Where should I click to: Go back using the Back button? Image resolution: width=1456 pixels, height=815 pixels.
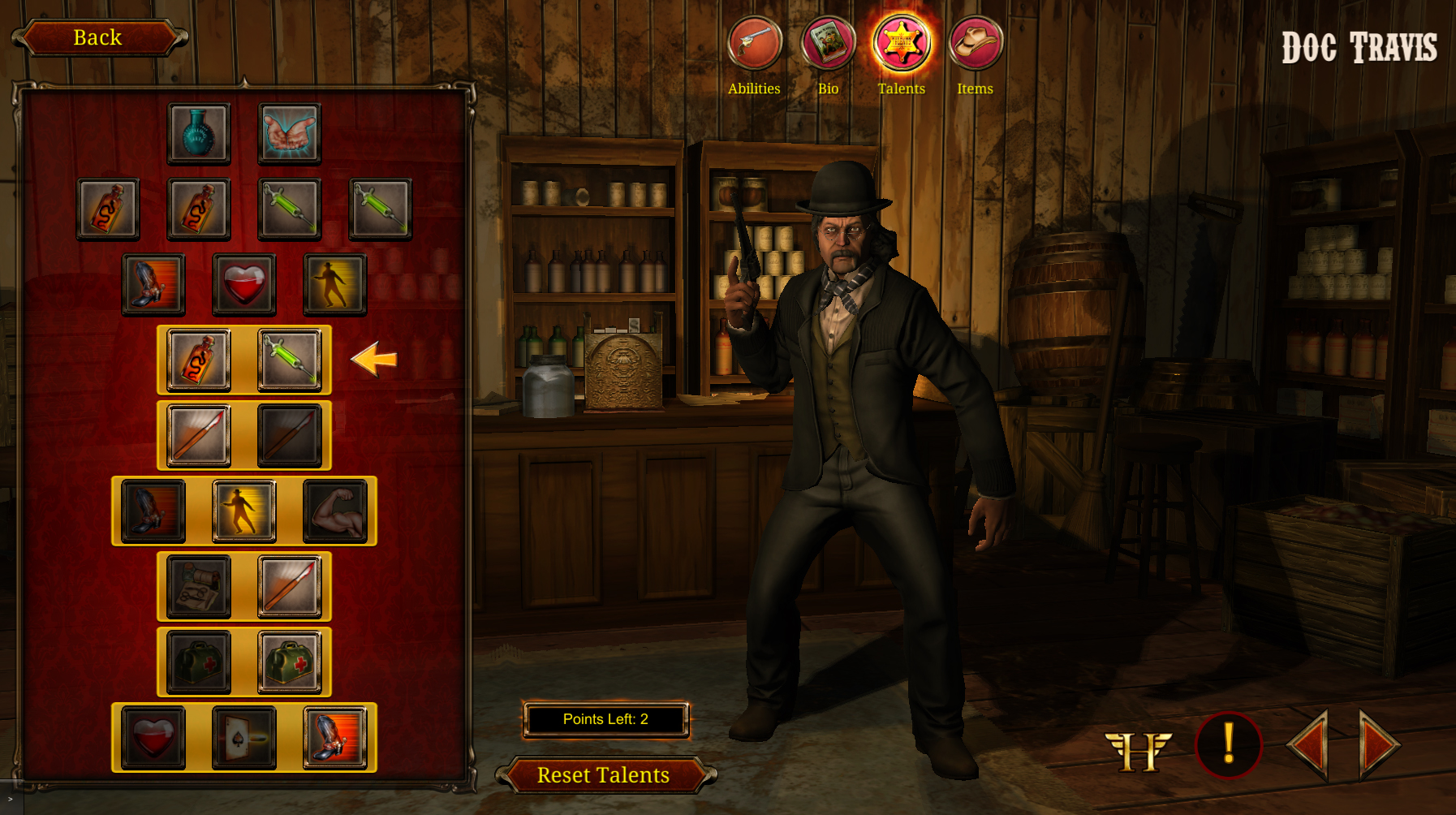pos(98,37)
